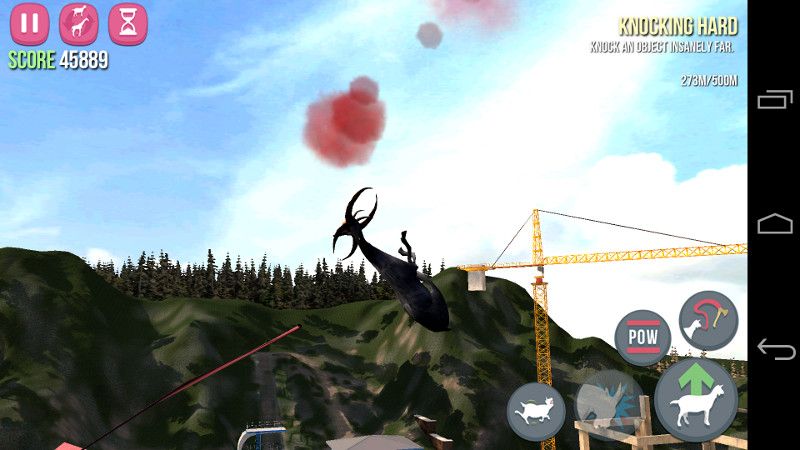Tap the Android home navigation button
800x450 pixels.
(775, 224)
